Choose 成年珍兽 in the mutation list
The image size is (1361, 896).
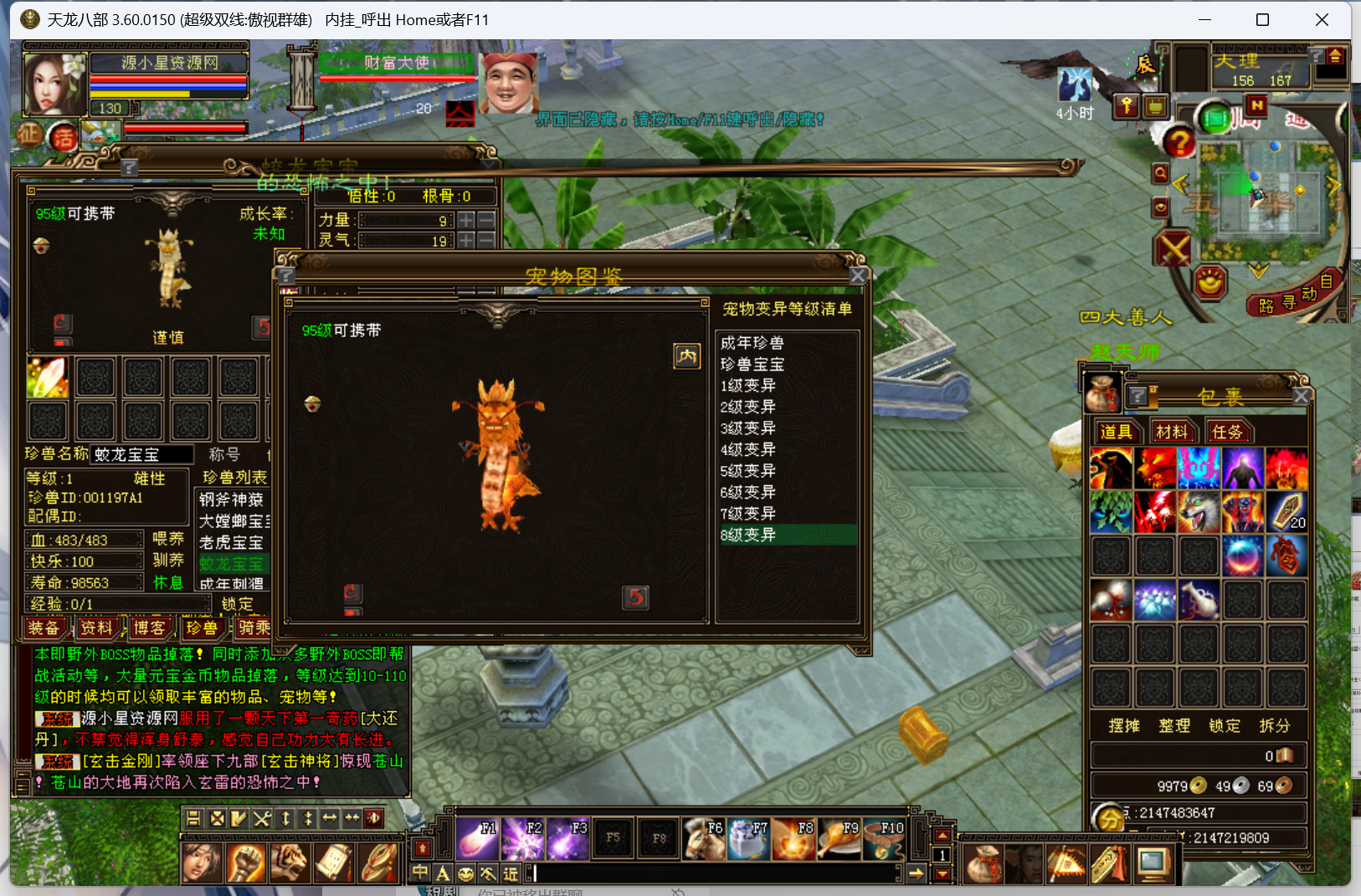tap(752, 343)
